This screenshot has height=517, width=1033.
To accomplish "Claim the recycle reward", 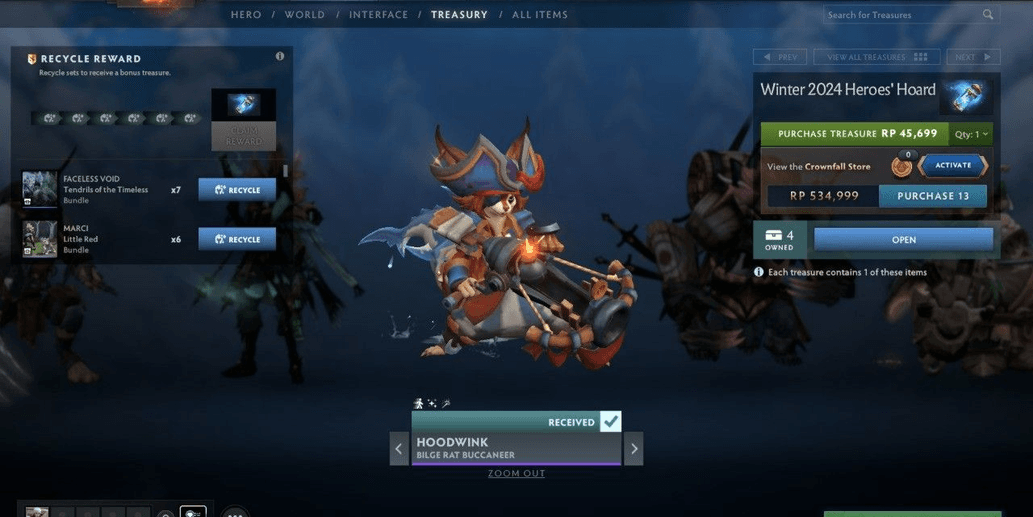I will tap(243, 136).
